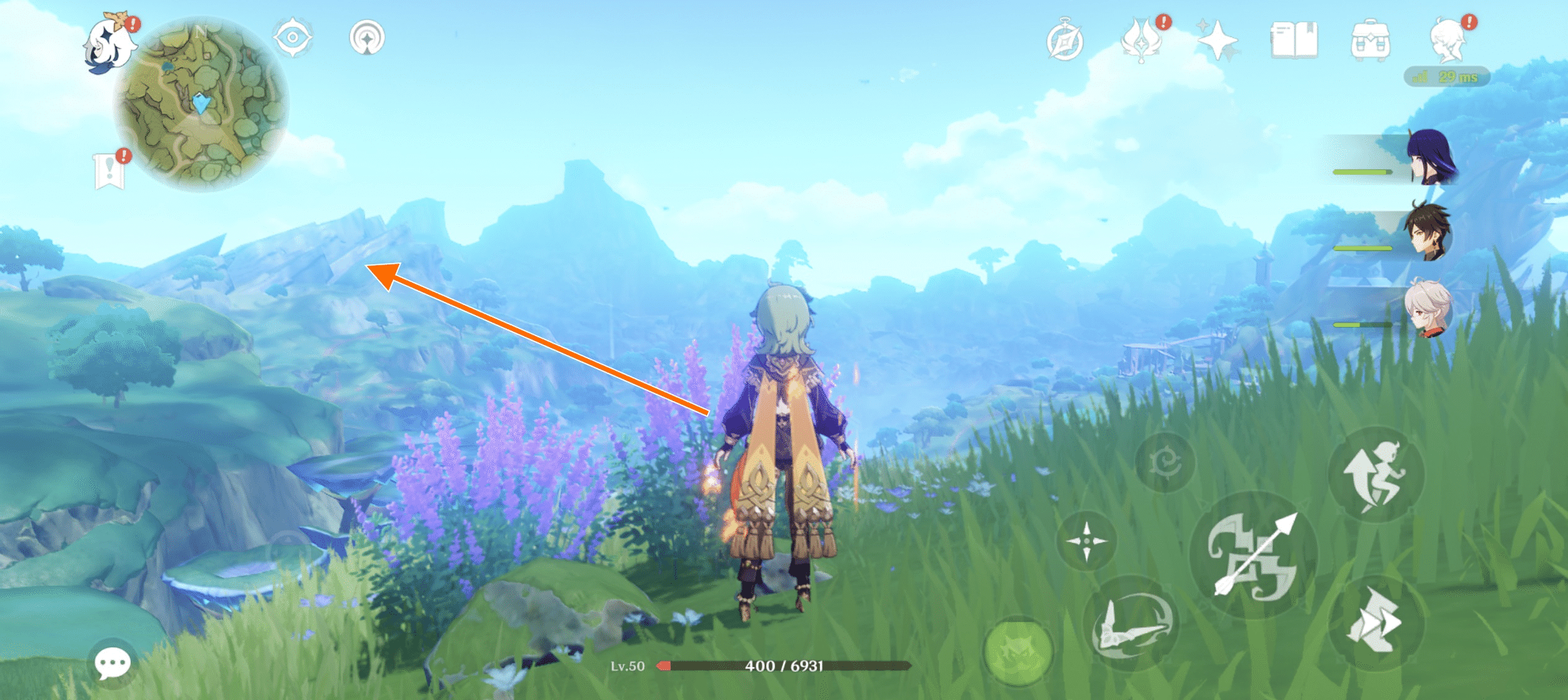The image size is (1568, 700).
Task: Open the Wish menu star icon
Action: pos(1219,42)
